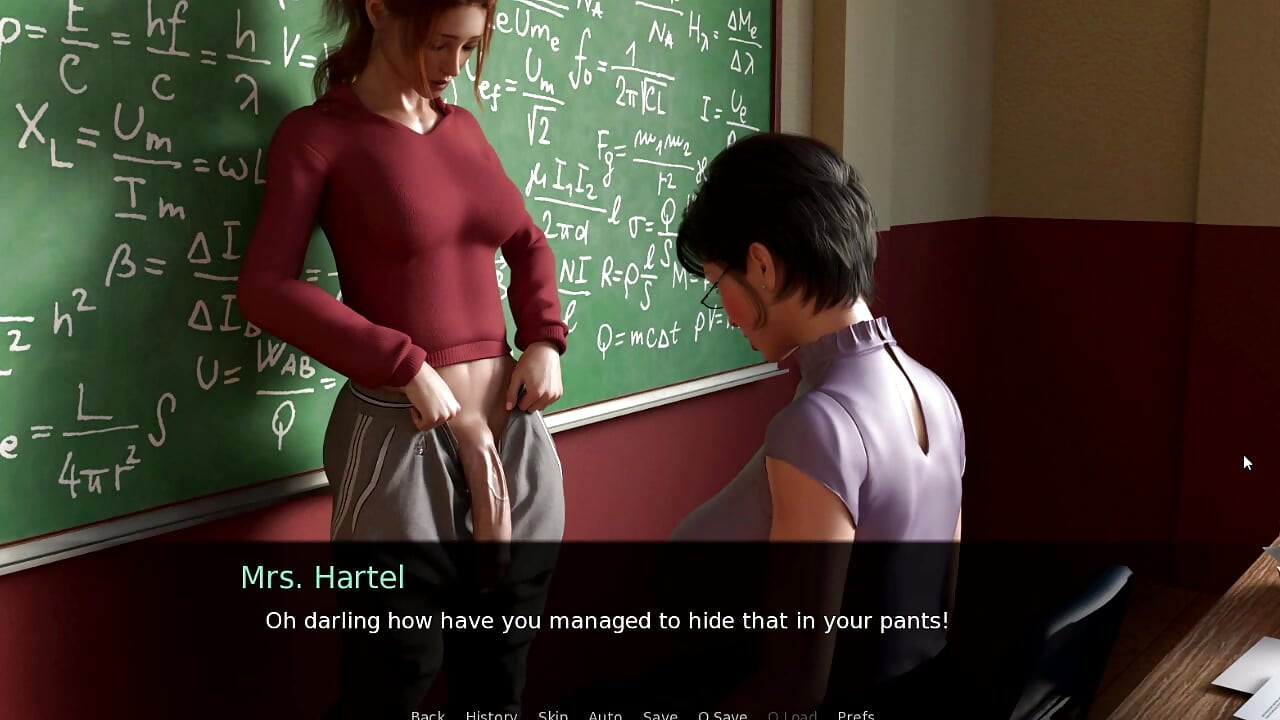Turn on Auto advance mode
This screenshot has width=1280, height=720.
click(x=605, y=715)
